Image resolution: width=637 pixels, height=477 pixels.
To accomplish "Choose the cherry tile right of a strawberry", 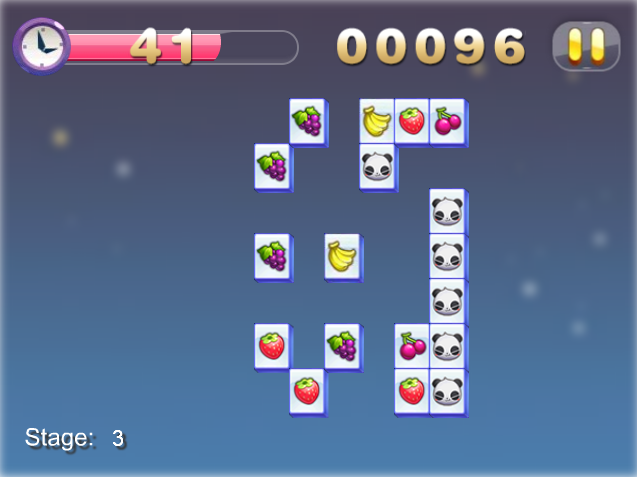I will point(447,121).
